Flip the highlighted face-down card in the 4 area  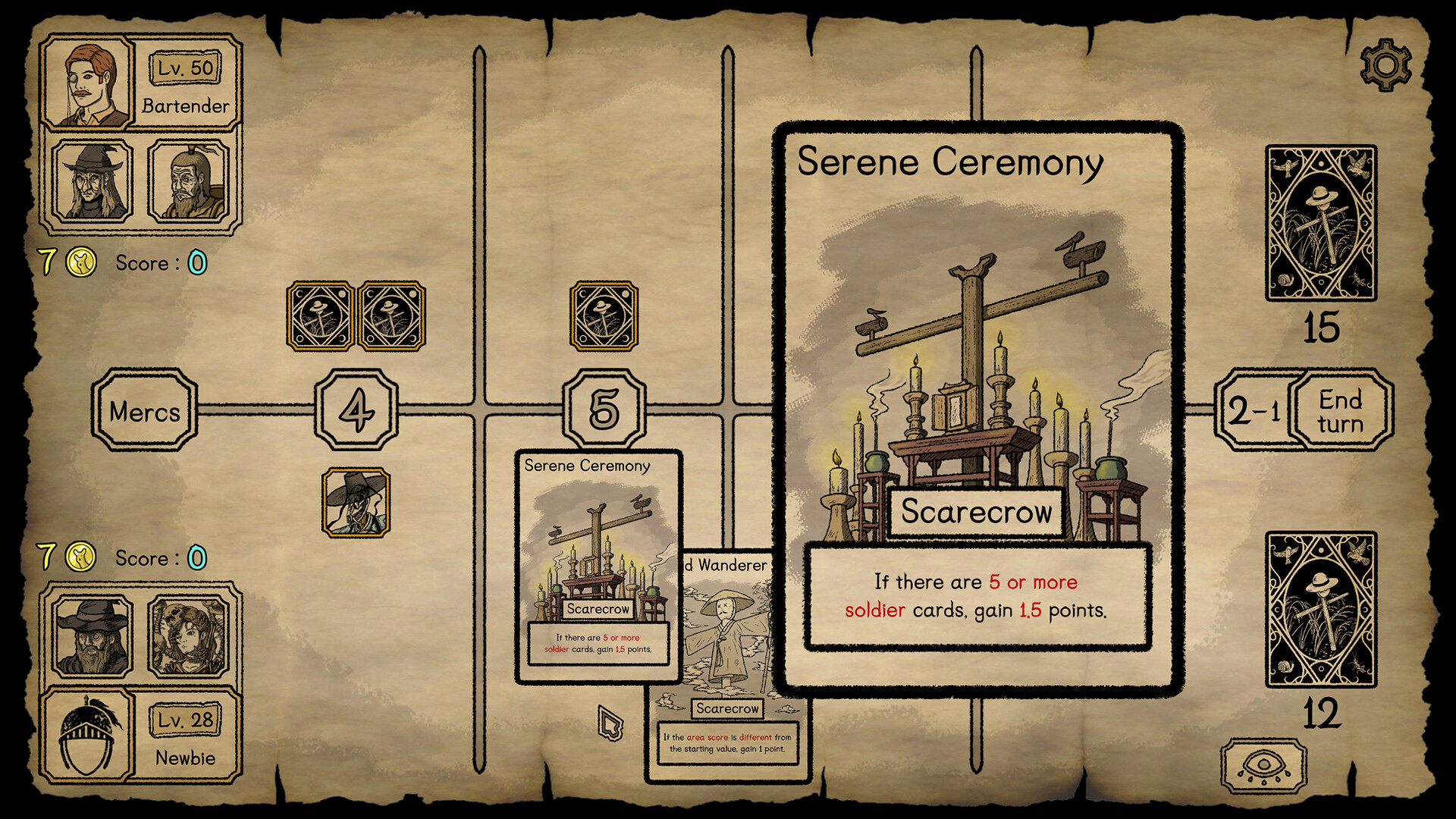click(318, 318)
